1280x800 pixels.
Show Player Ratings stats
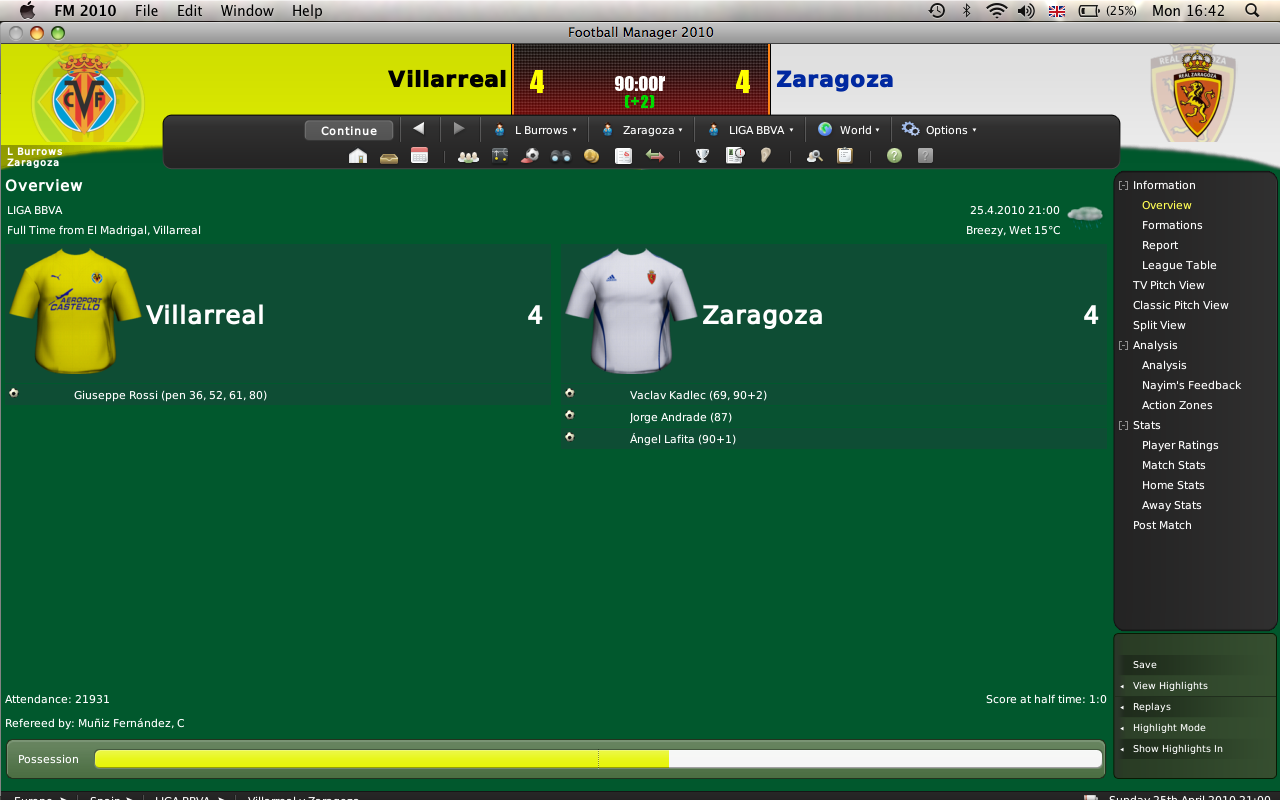coord(1180,445)
